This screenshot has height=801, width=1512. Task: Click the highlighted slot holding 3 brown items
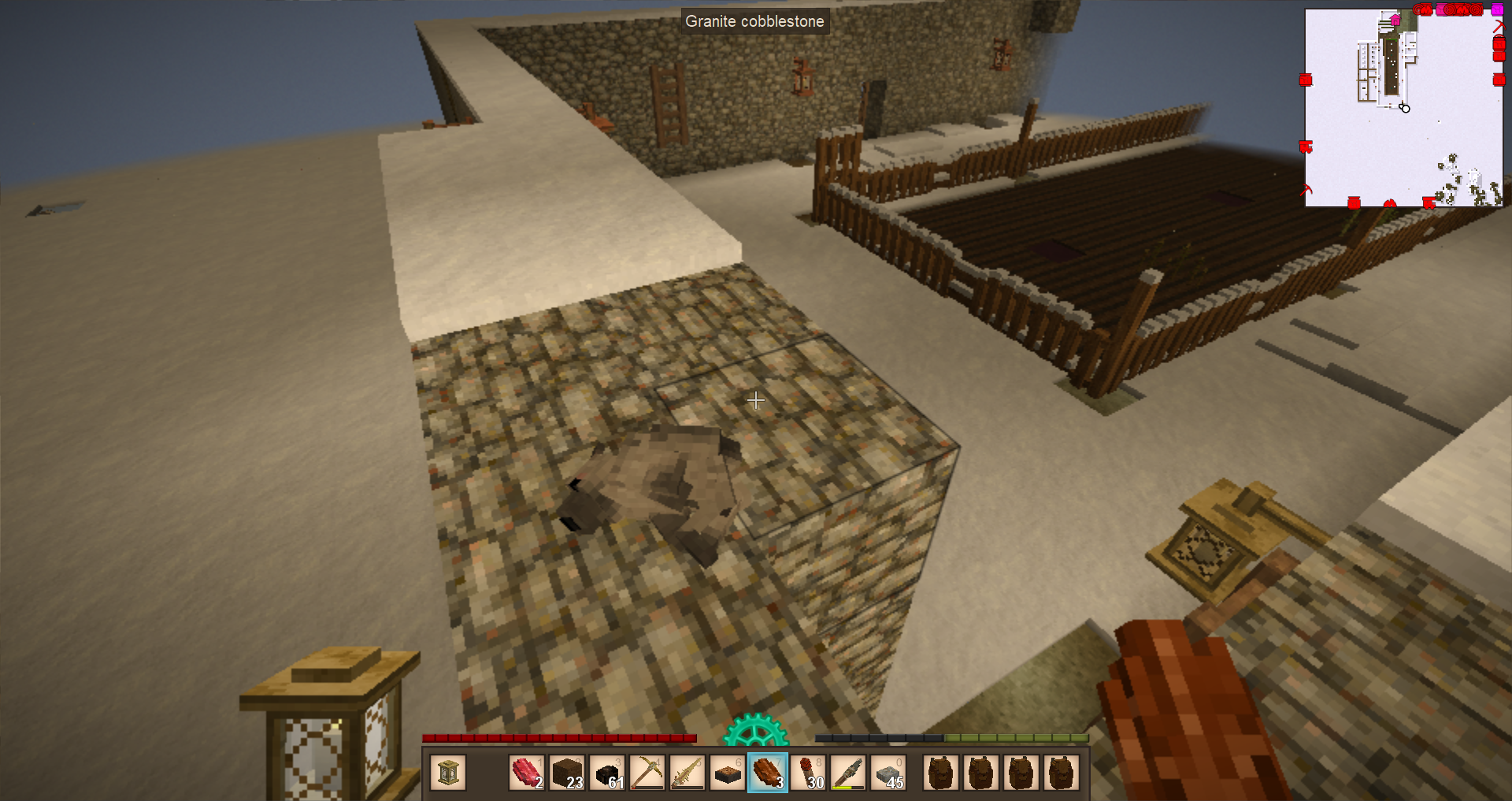[768, 773]
